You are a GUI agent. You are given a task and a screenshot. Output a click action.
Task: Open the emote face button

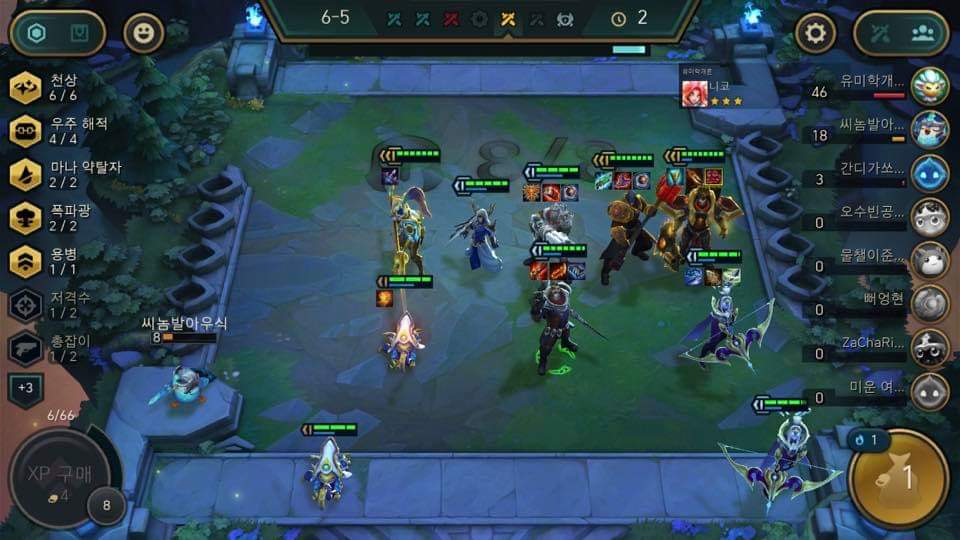pos(143,34)
